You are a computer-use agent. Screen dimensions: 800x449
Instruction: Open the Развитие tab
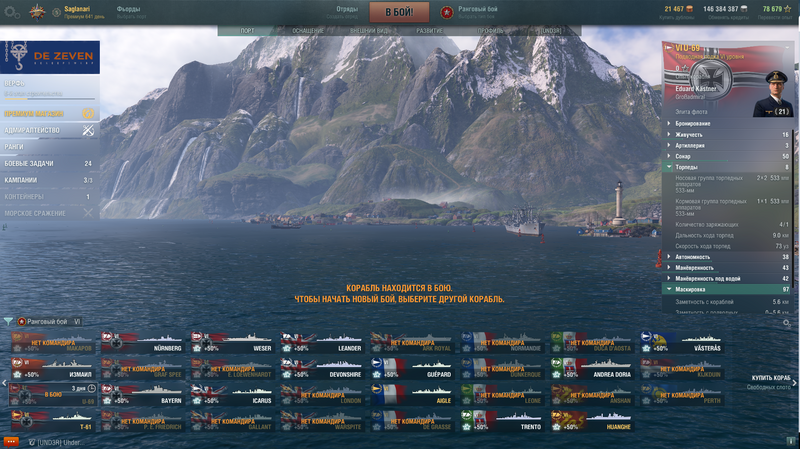[x=430, y=31]
